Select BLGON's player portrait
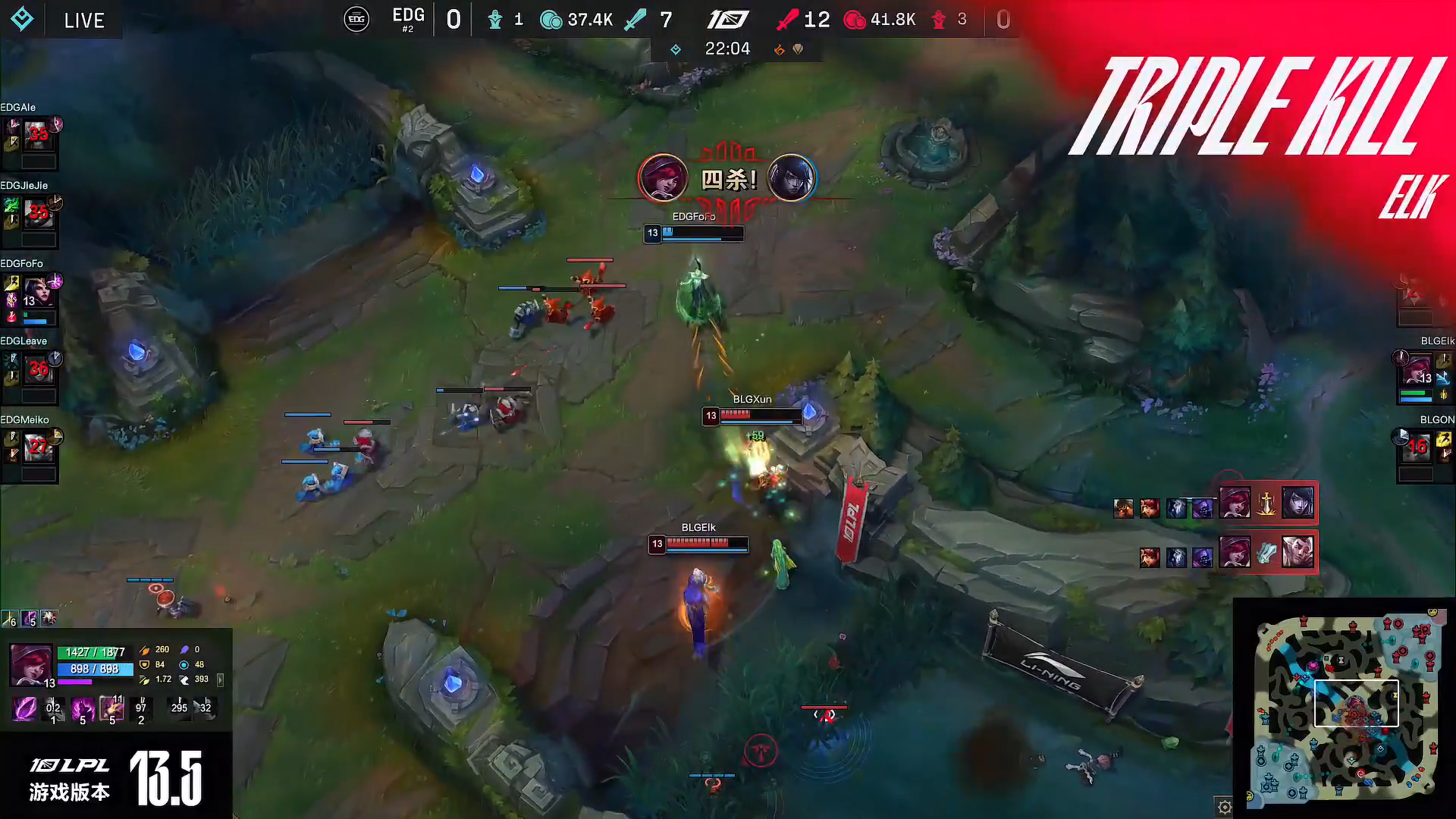Screen dimensions: 1456x819 pos(1417,448)
